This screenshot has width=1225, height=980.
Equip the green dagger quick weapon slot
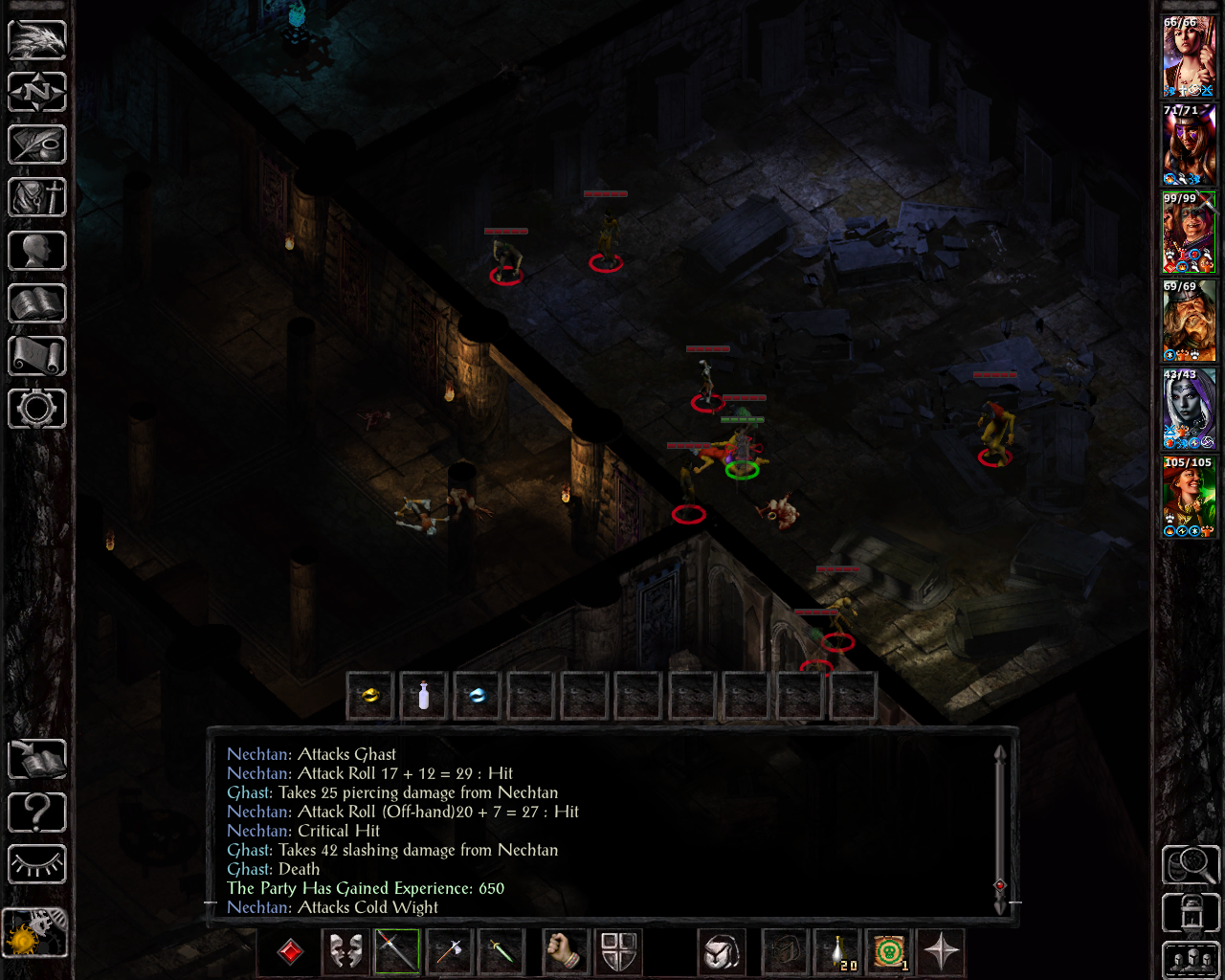(501, 951)
